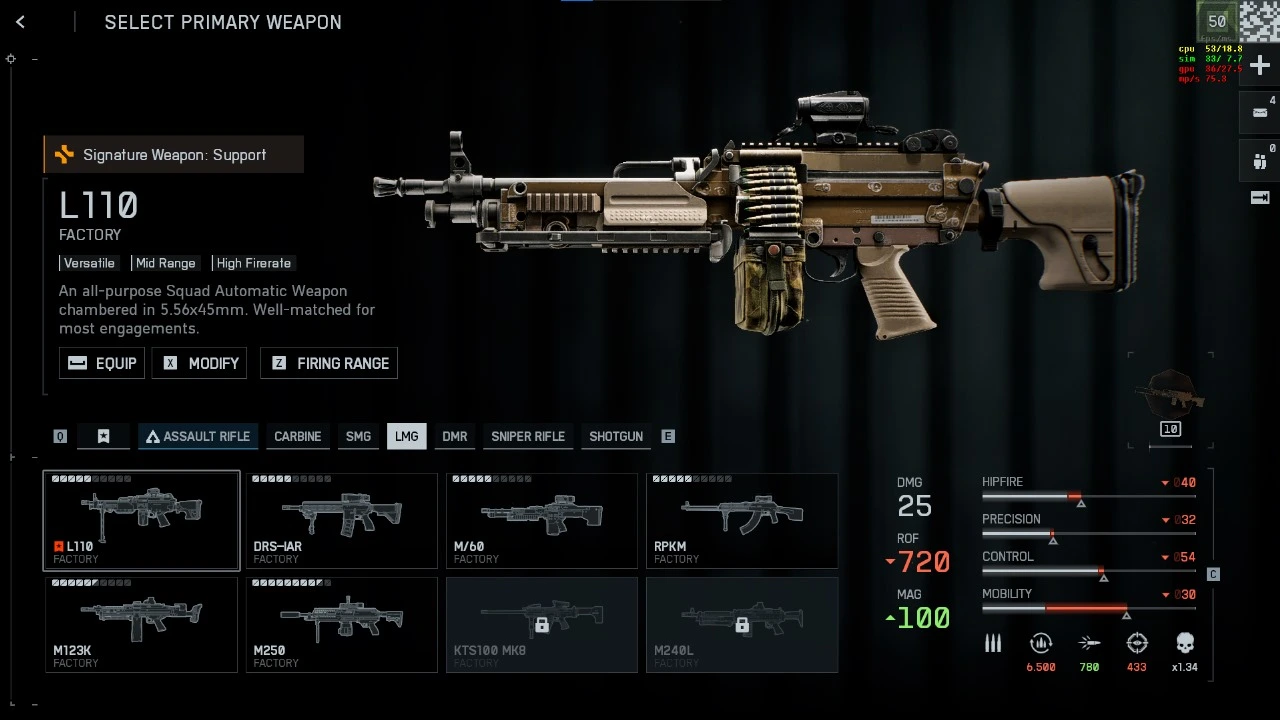1280x720 pixels.
Task: Click the locked M240L tile
Action: point(741,624)
